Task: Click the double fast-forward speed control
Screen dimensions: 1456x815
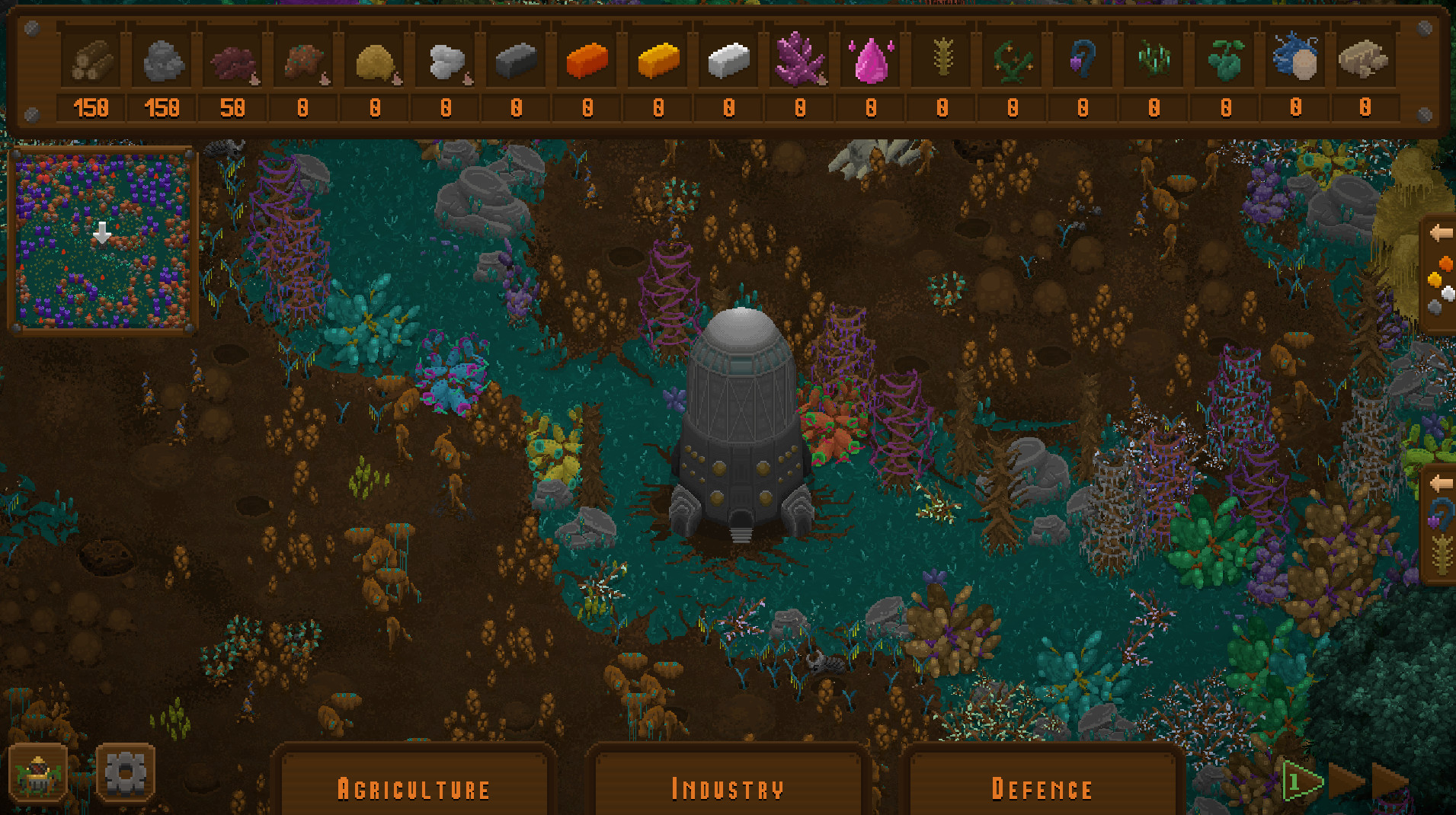Action: (1390, 781)
